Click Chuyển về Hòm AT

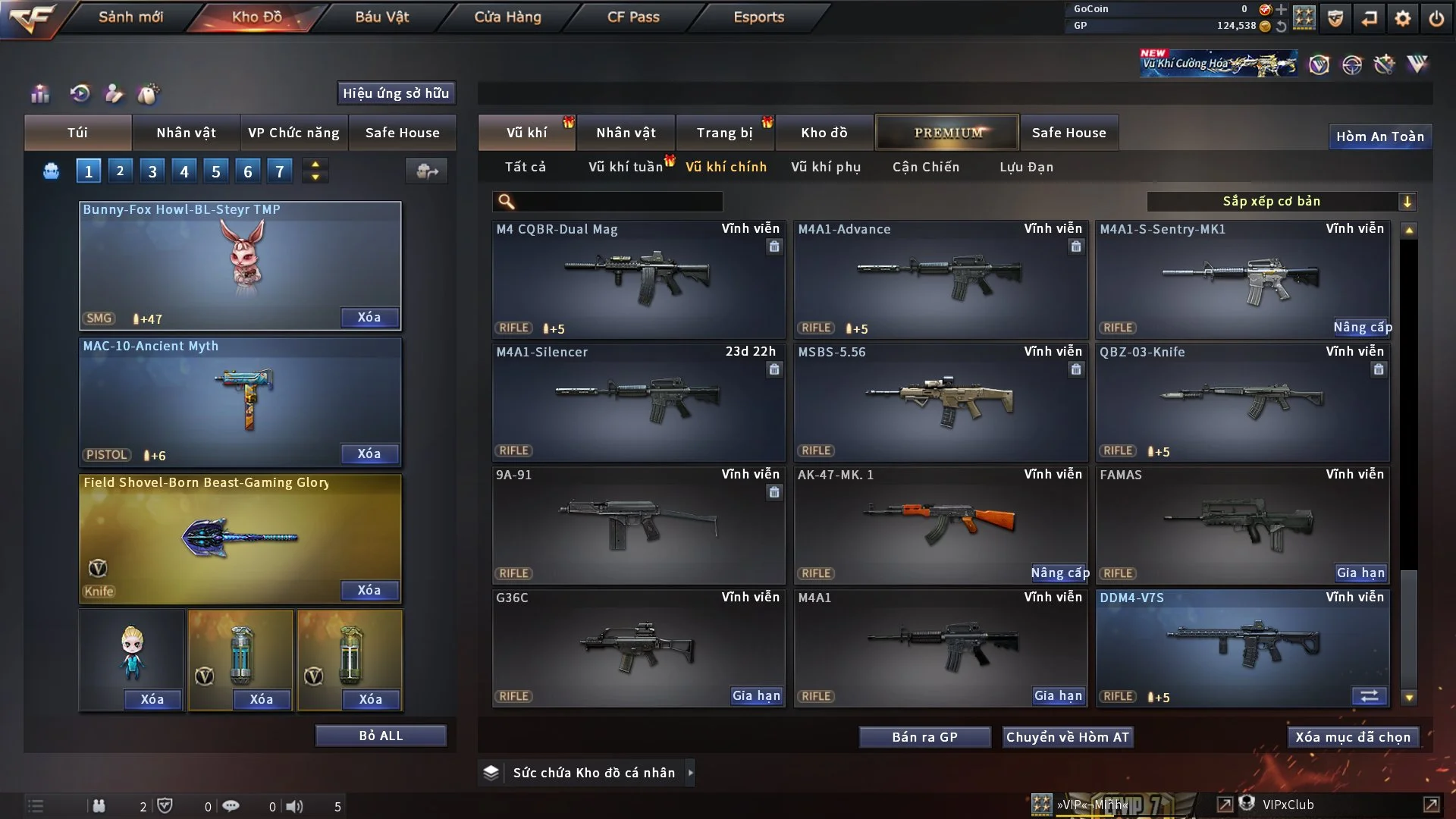tap(1067, 737)
